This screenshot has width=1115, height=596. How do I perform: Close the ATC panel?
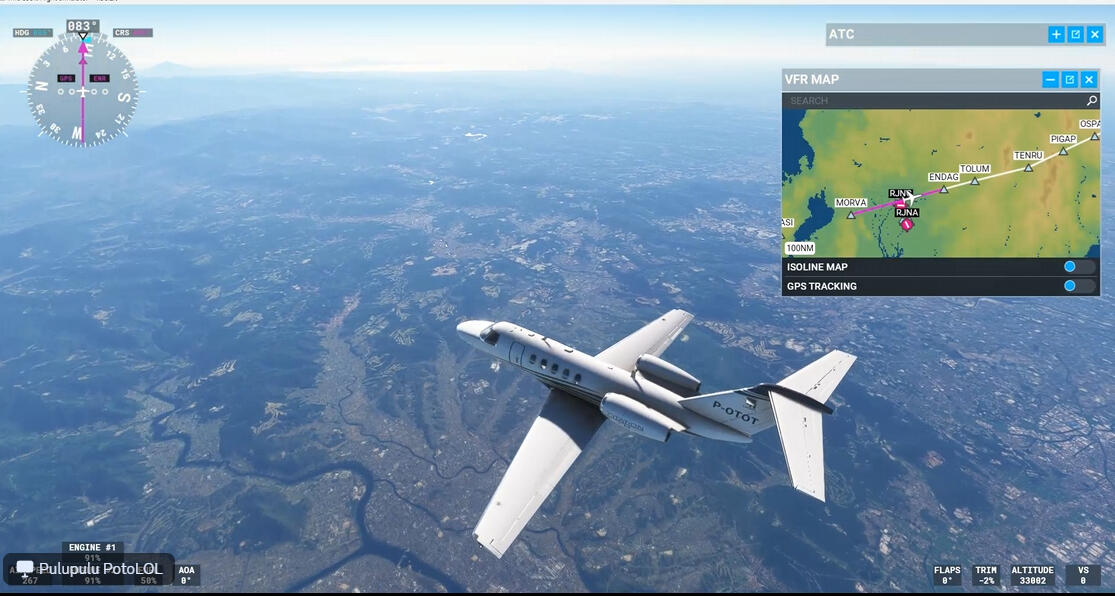pos(1095,34)
